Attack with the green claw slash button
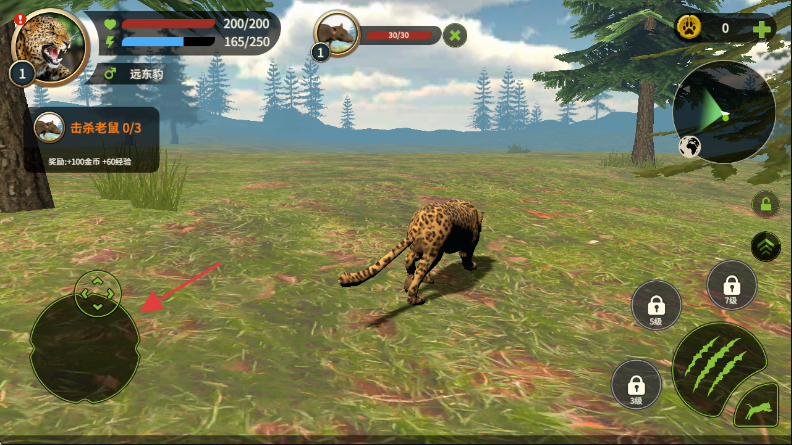Screen dimensions: 792x445 719,364
